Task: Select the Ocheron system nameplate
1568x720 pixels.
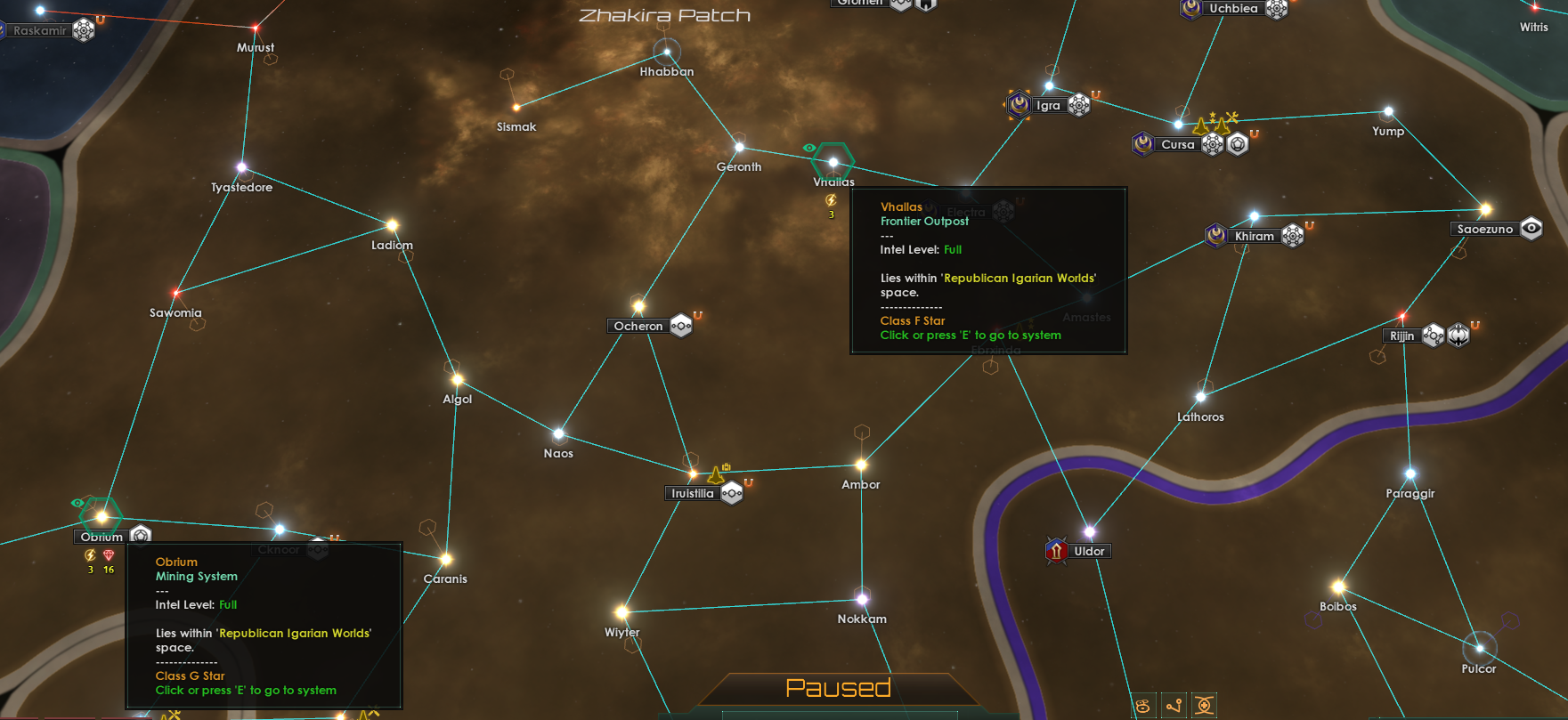Action: click(638, 326)
